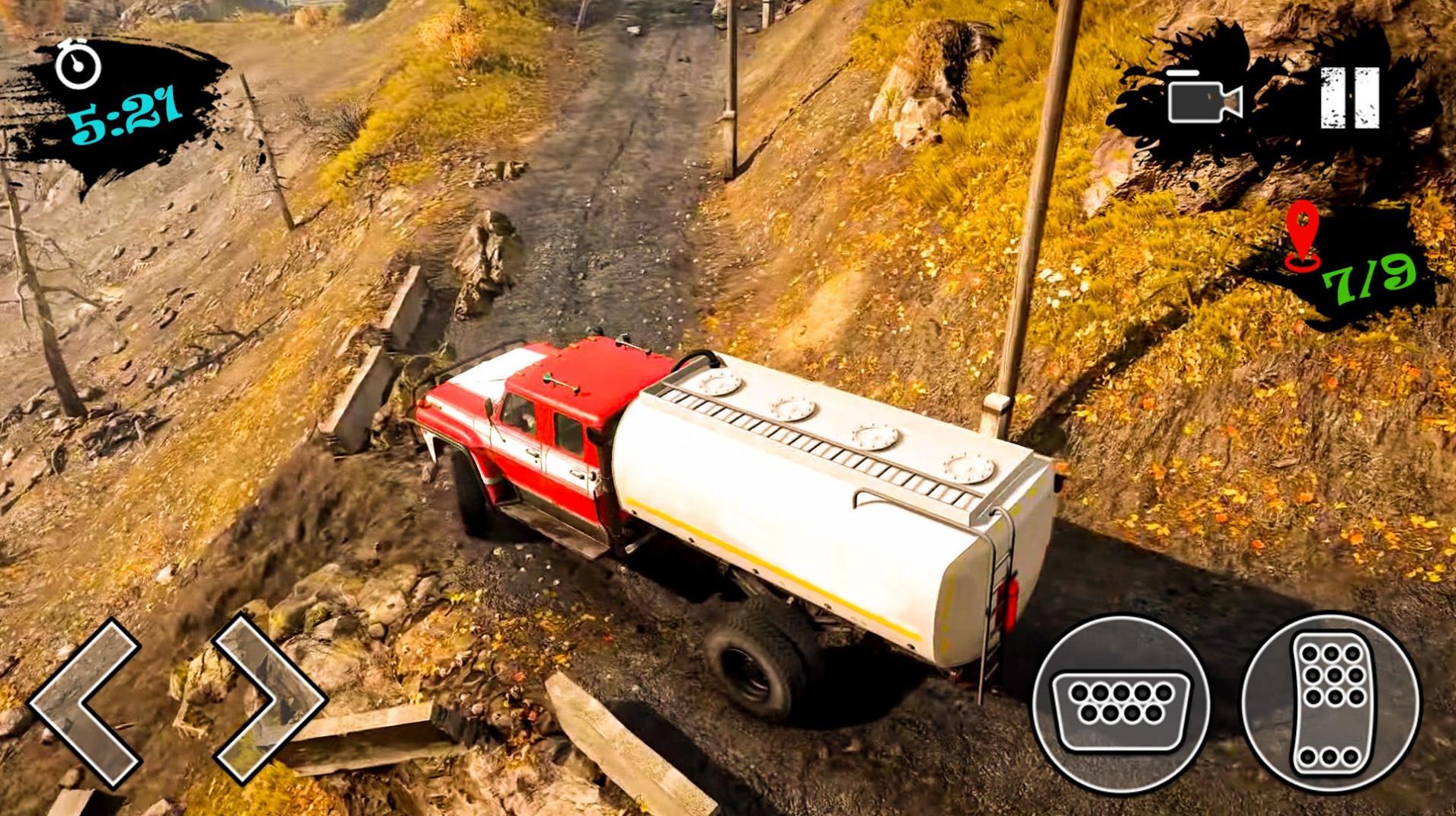Pause the game
This screenshot has width=1456, height=816.
[1349, 98]
